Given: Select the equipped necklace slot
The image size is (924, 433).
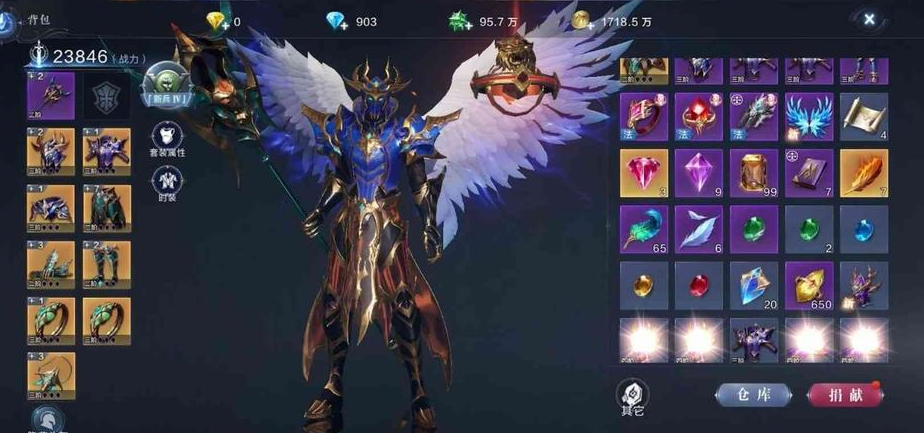Looking at the screenshot, I should click(x=50, y=377).
